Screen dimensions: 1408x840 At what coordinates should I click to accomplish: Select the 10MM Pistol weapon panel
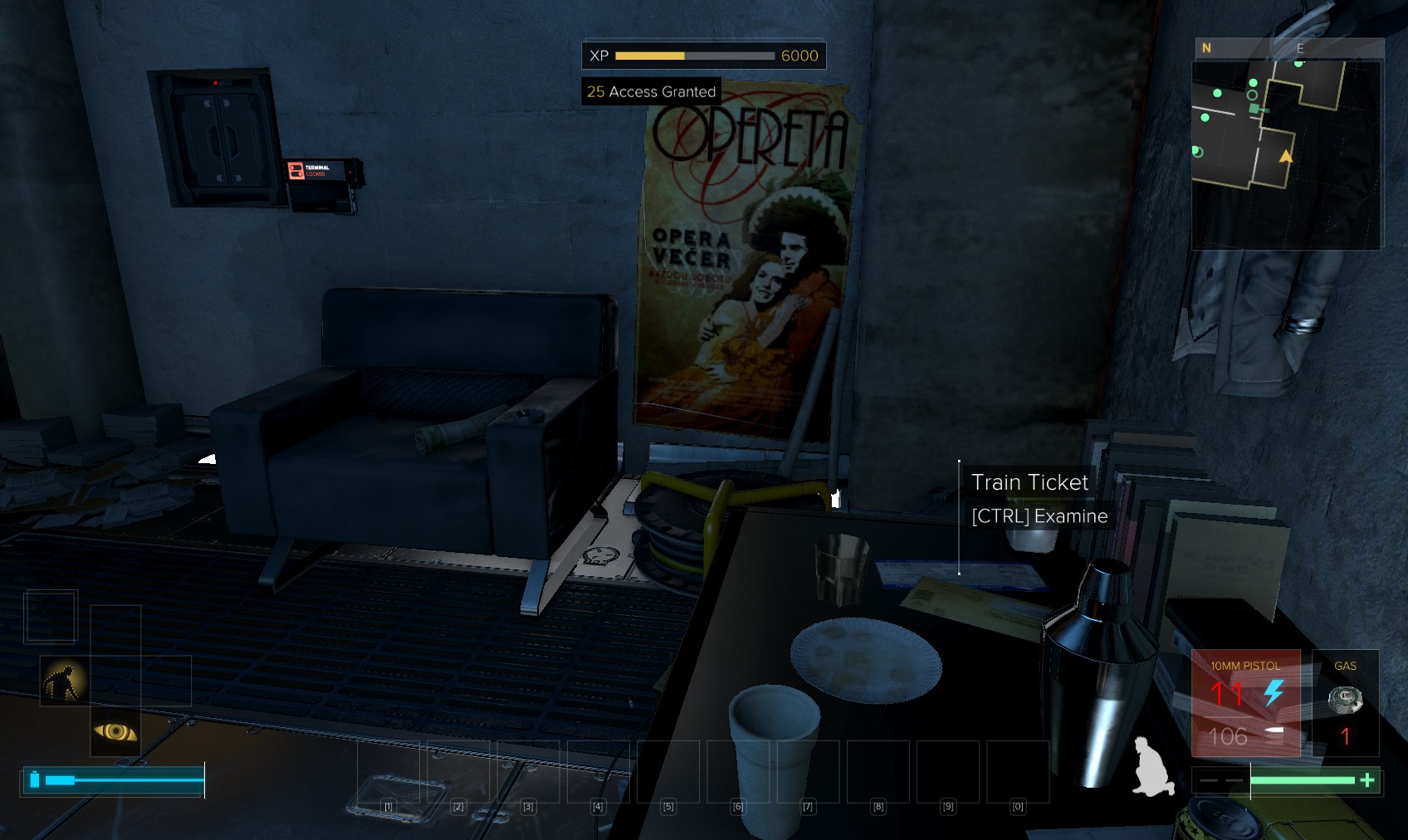click(1245, 703)
